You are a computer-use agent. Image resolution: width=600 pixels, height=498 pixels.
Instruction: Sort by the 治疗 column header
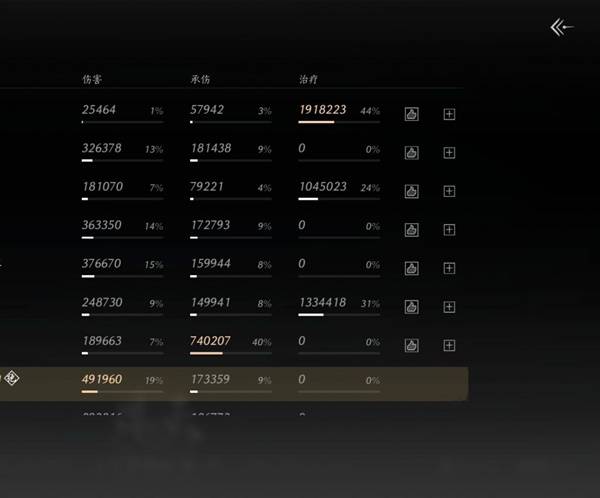[308, 78]
